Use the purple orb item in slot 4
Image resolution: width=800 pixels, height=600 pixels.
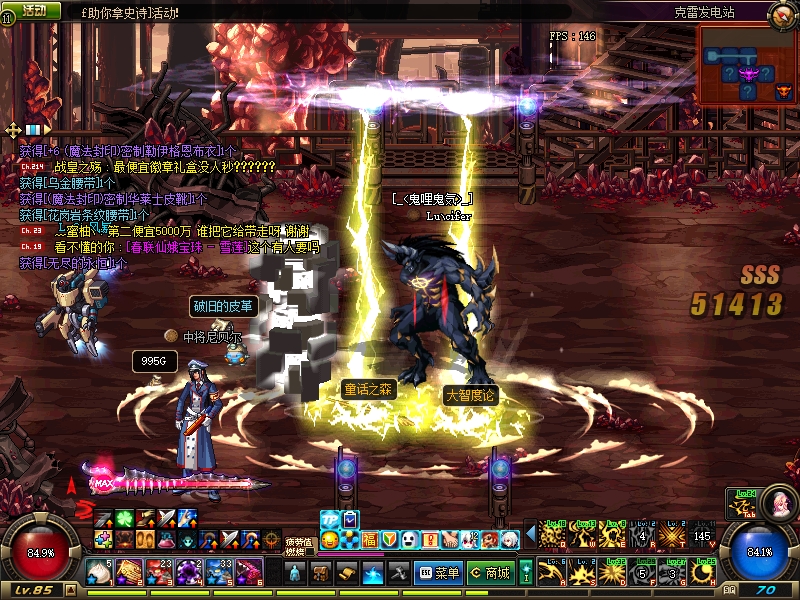190,571
